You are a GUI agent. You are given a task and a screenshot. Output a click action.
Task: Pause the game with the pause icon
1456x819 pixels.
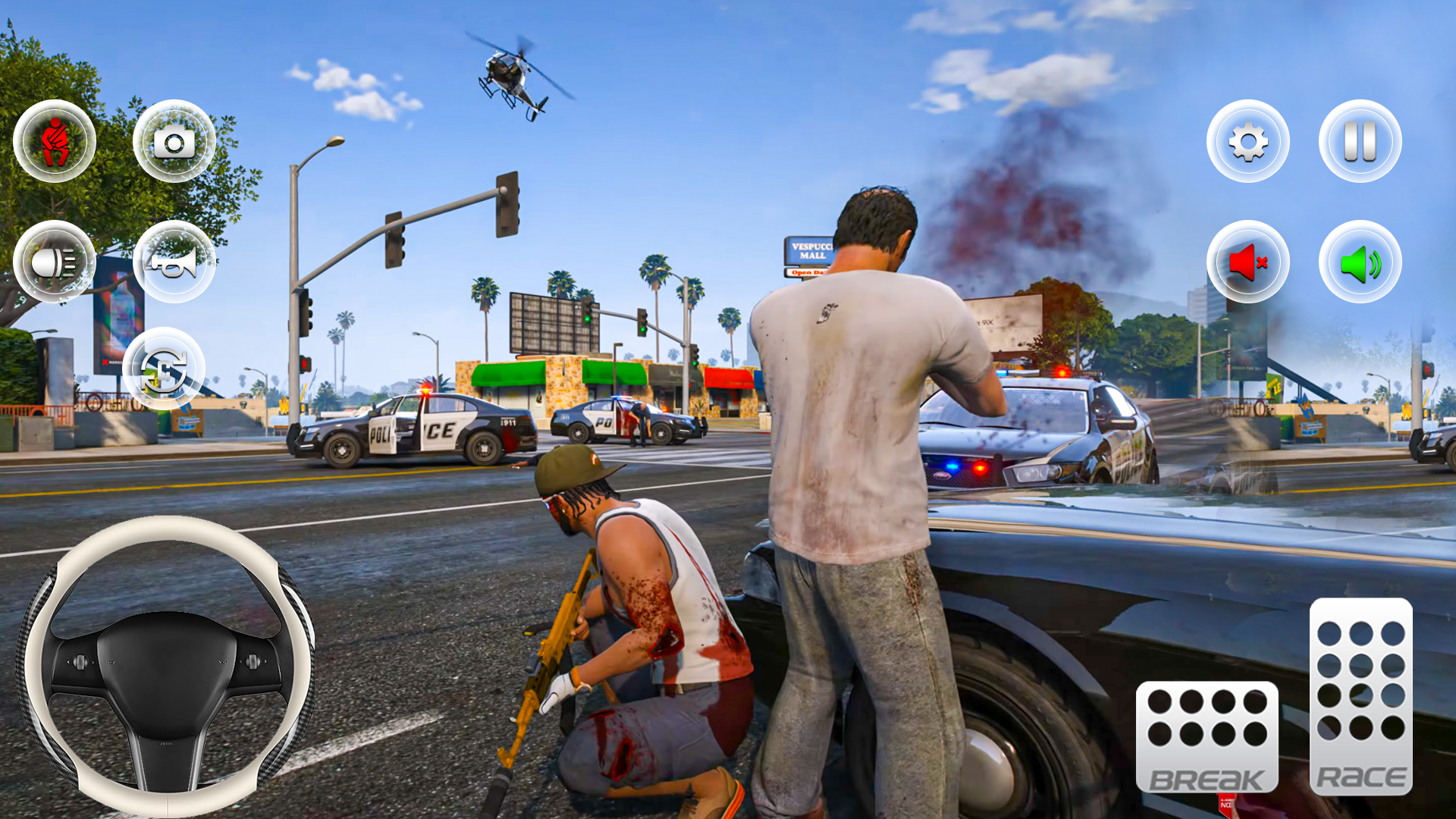pos(1359,143)
